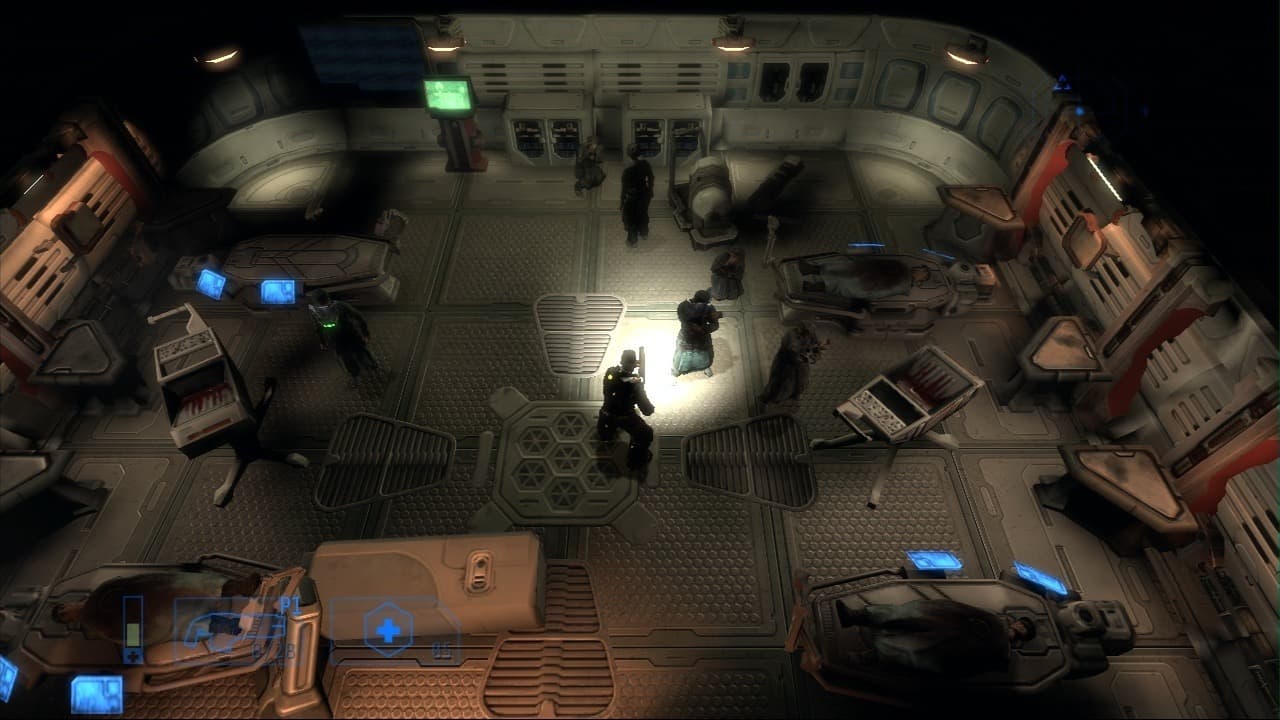Click the small cross icon under the health bar
The image size is (1280, 720).
pyautogui.click(x=132, y=655)
